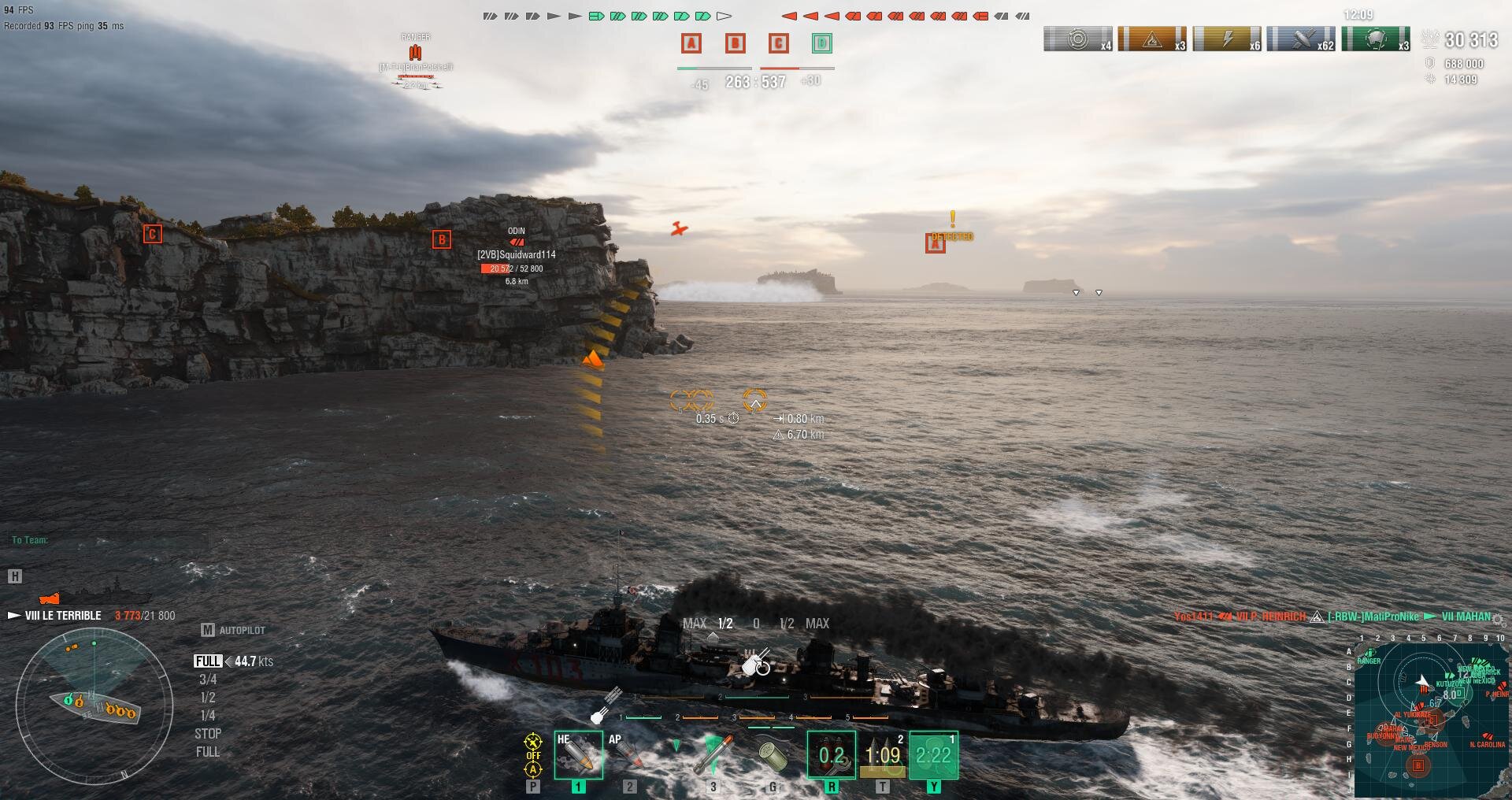Click the orange fire ribbon with x3

pyautogui.click(x=1152, y=39)
